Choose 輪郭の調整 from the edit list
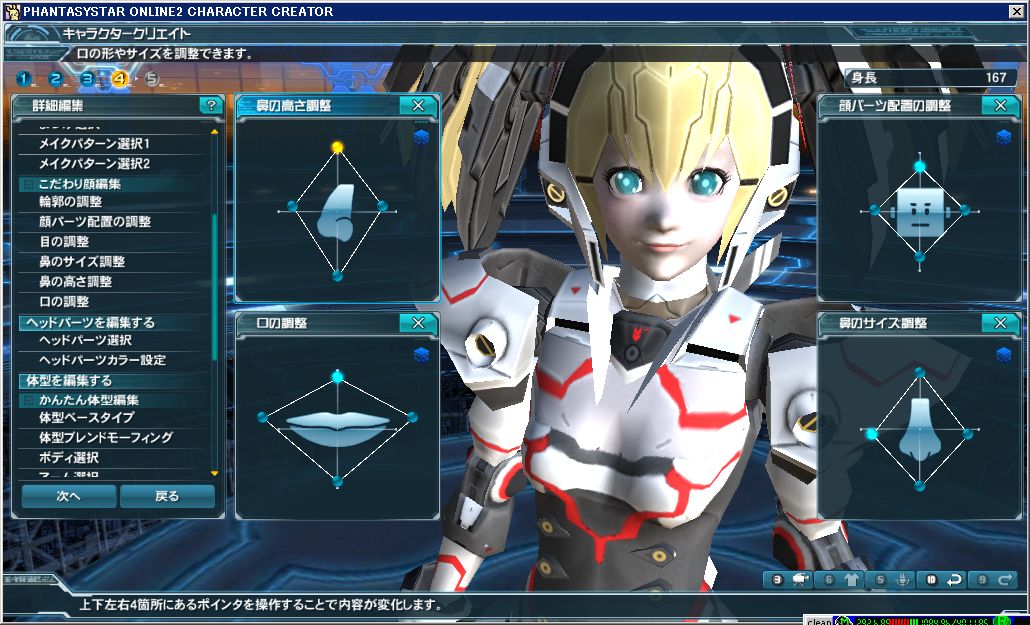 (x=70, y=202)
